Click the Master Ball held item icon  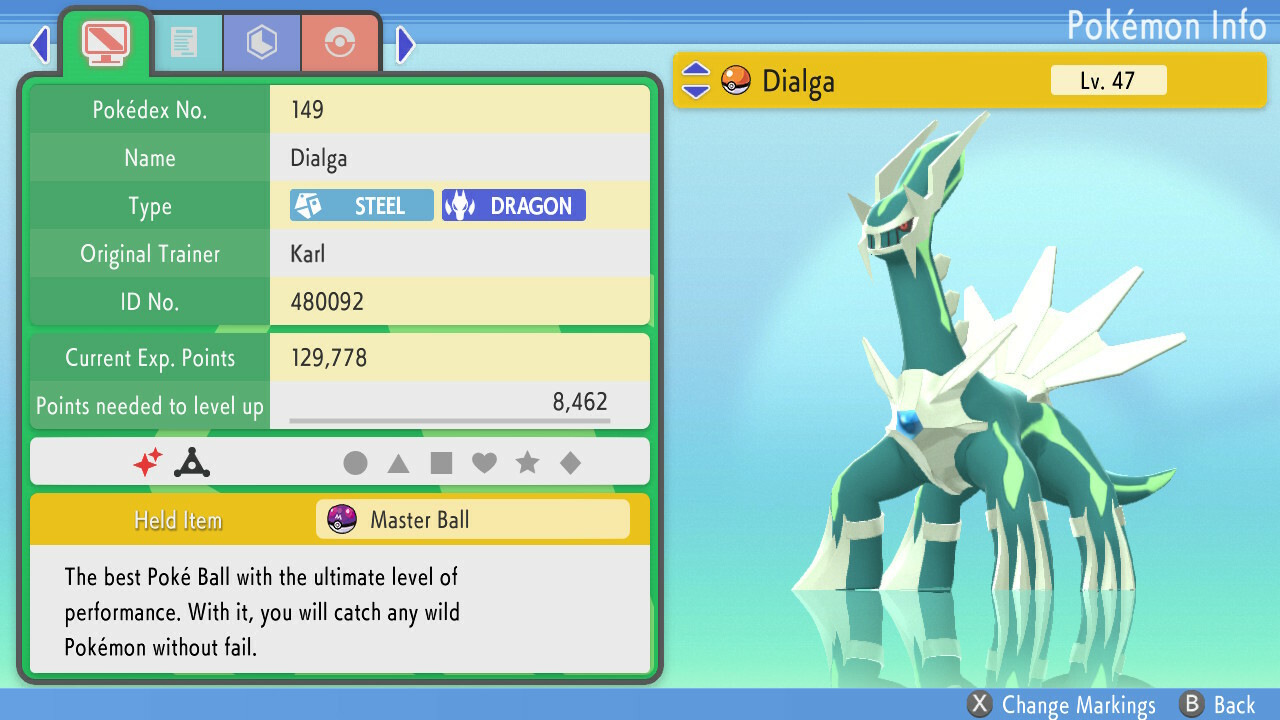pos(342,519)
